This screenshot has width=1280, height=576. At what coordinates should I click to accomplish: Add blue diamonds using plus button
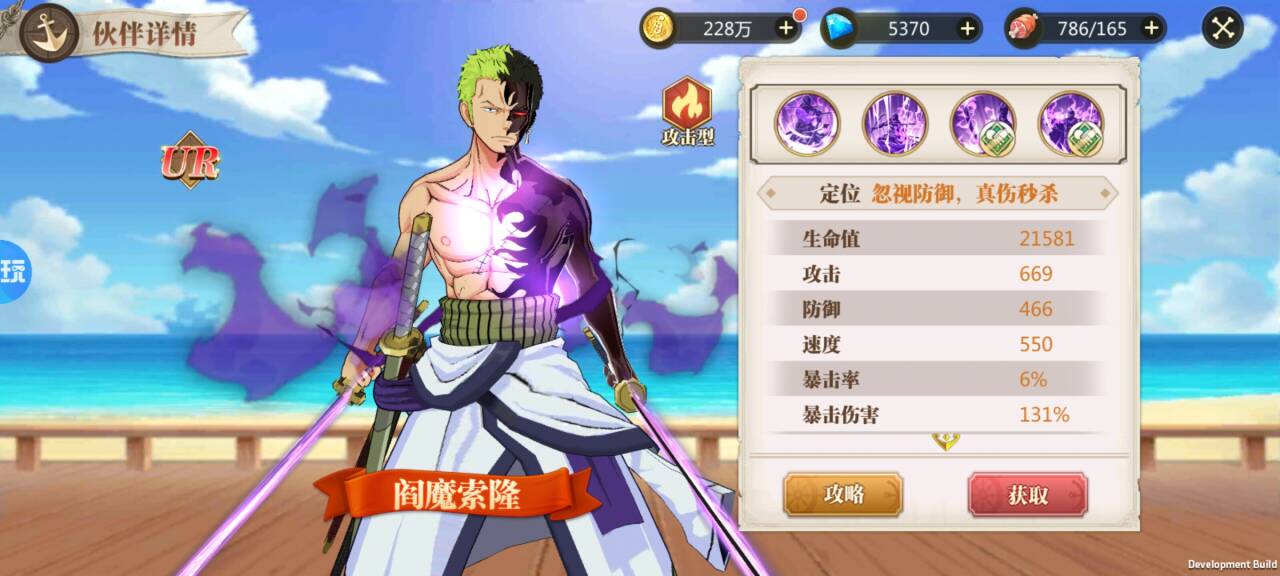coord(967,28)
